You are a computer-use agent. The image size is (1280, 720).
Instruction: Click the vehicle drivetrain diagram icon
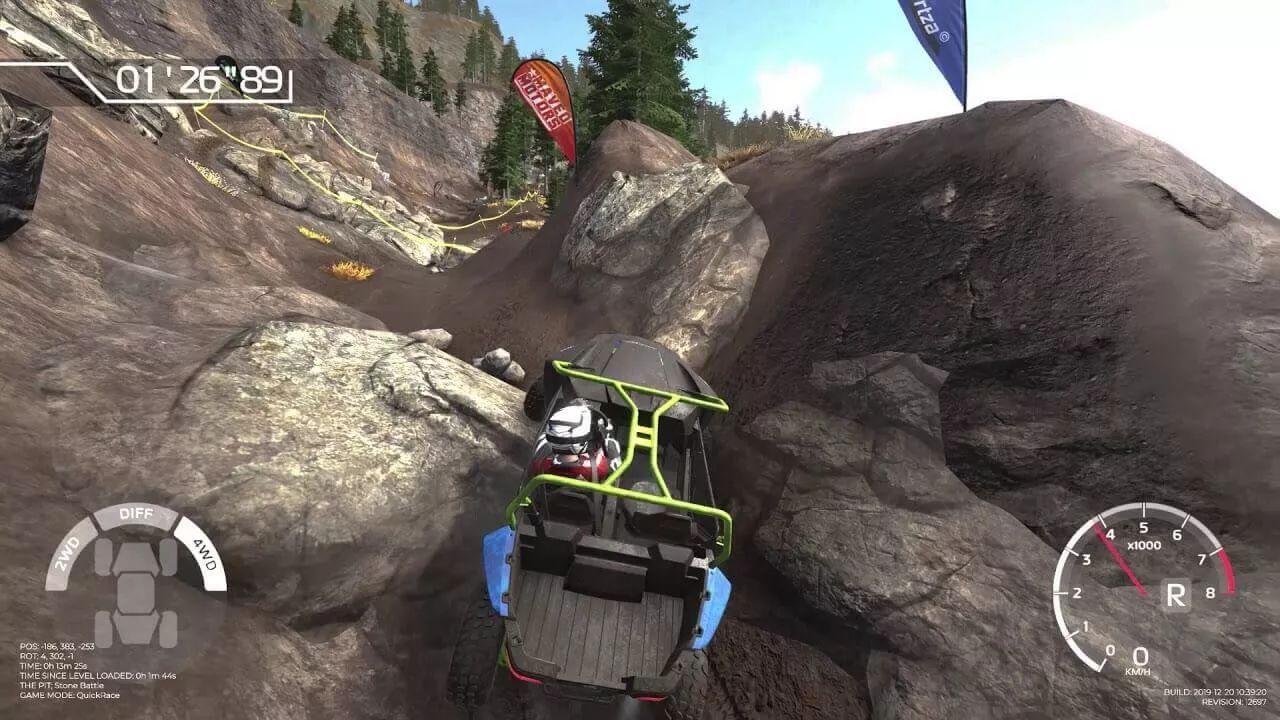[135, 592]
